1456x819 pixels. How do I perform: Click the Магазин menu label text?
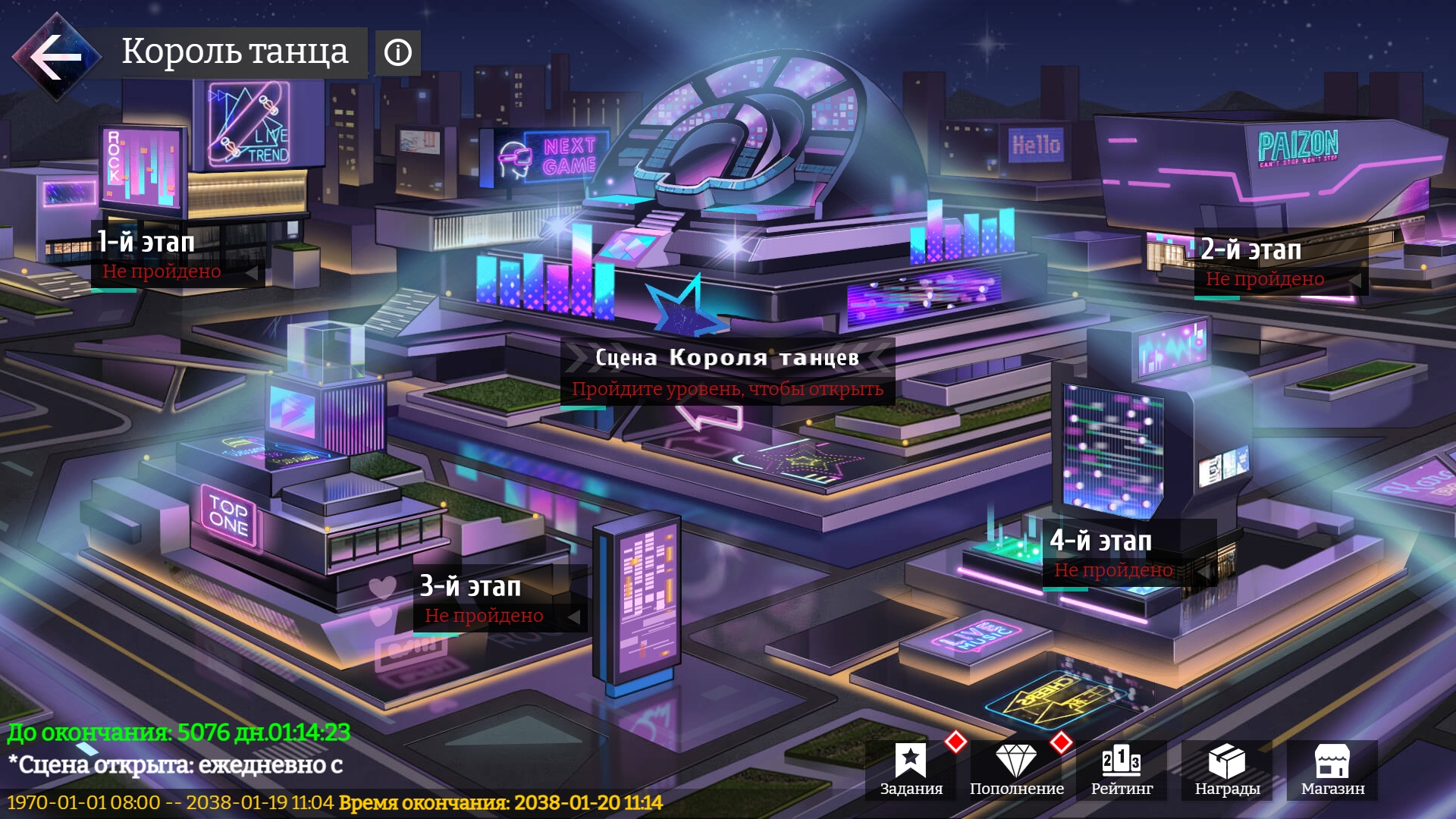click(1332, 789)
